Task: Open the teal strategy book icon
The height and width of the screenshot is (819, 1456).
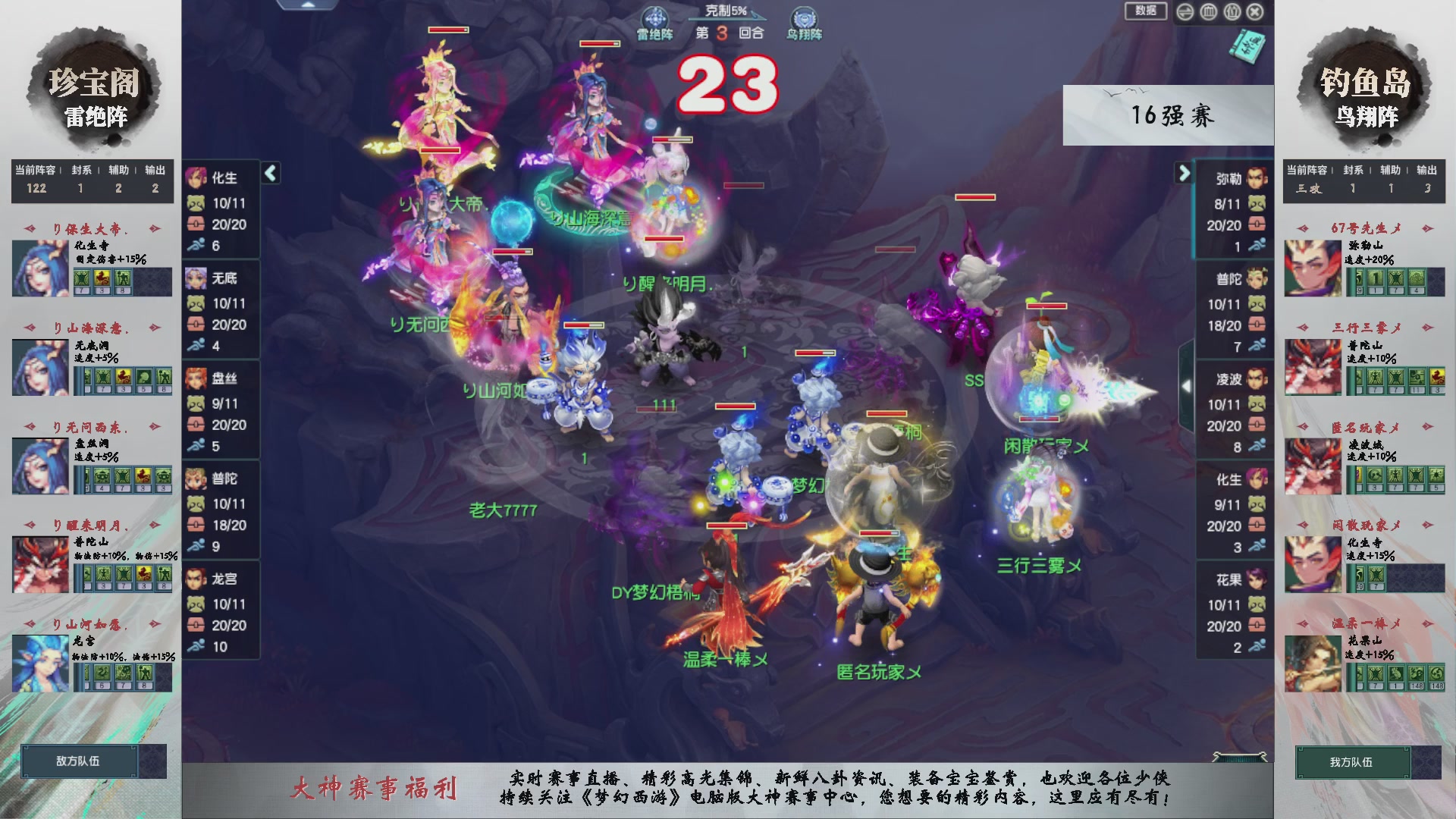Action: pyautogui.click(x=1247, y=47)
